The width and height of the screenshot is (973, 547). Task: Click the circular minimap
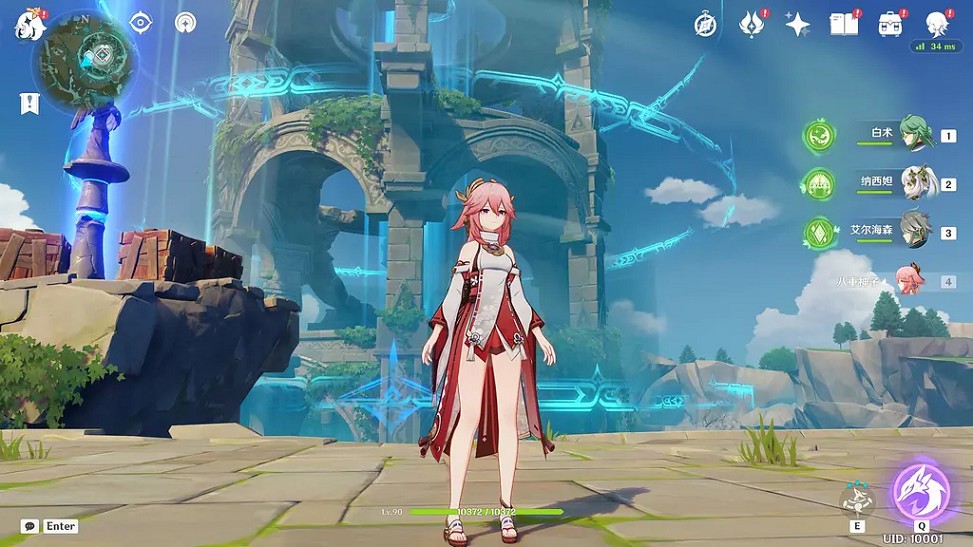(x=86, y=58)
